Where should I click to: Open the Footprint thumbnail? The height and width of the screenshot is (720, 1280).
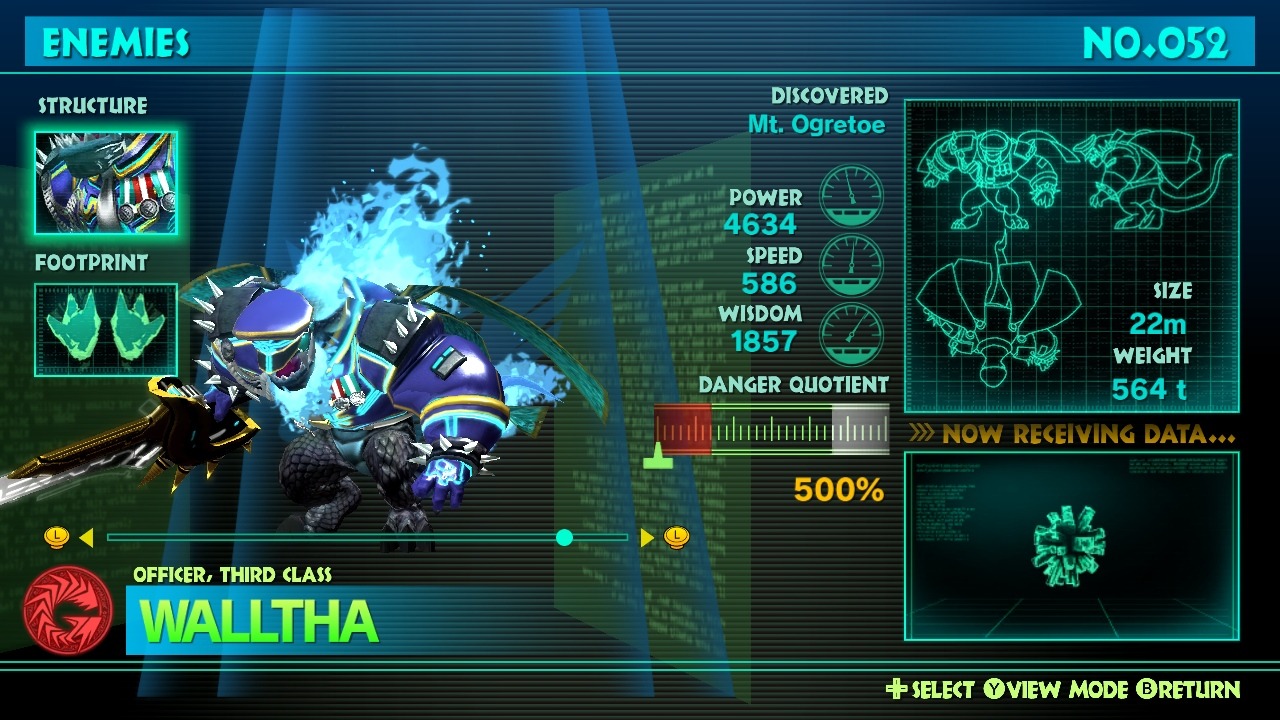click(106, 330)
